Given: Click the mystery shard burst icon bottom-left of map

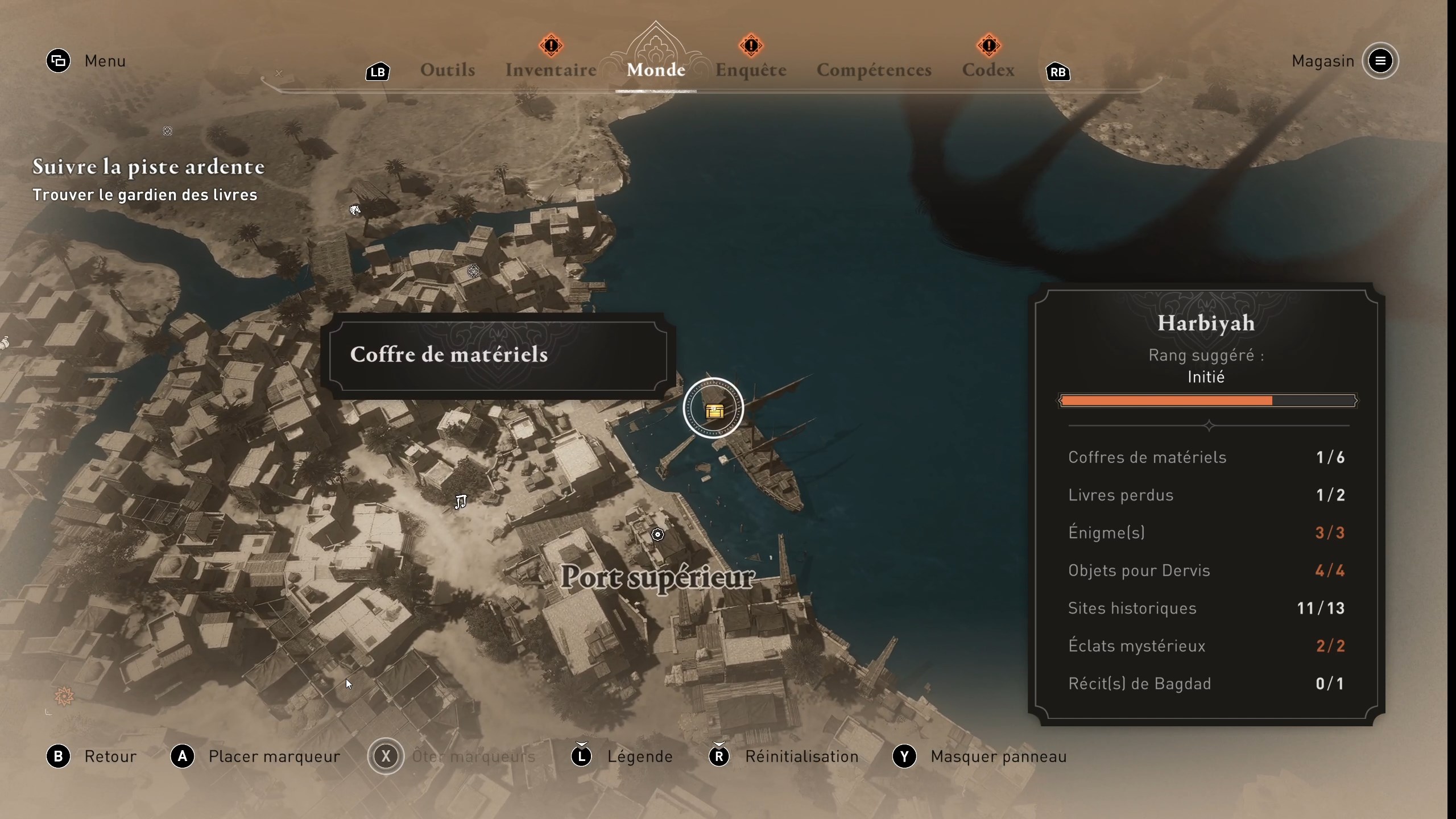Looking at the screenshot, I should (63, 696).
